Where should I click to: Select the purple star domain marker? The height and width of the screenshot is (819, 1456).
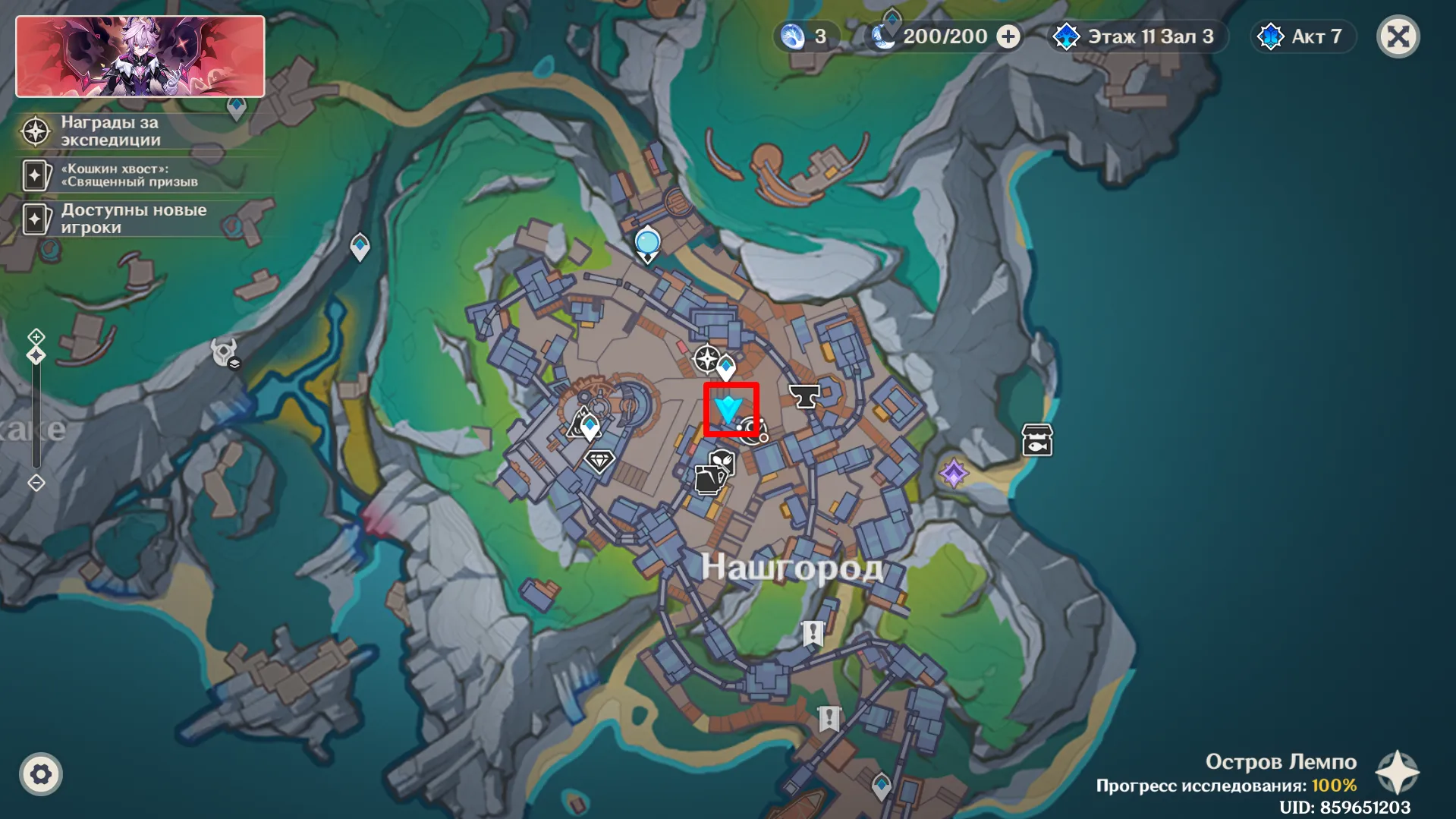[x=954, y=474]
